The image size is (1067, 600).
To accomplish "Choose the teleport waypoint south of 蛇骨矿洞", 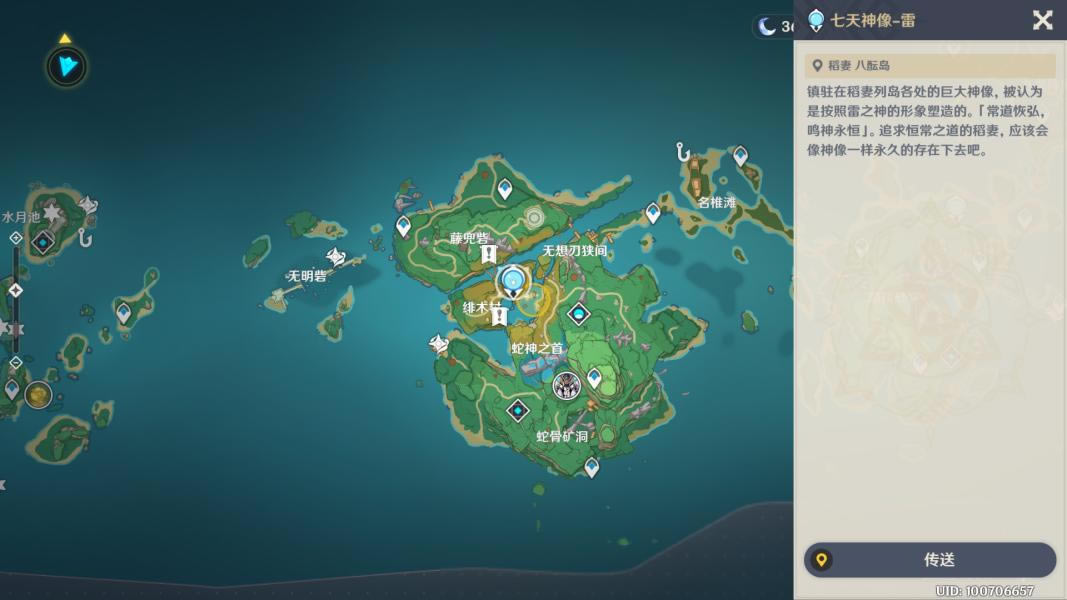I will [592, 467].
